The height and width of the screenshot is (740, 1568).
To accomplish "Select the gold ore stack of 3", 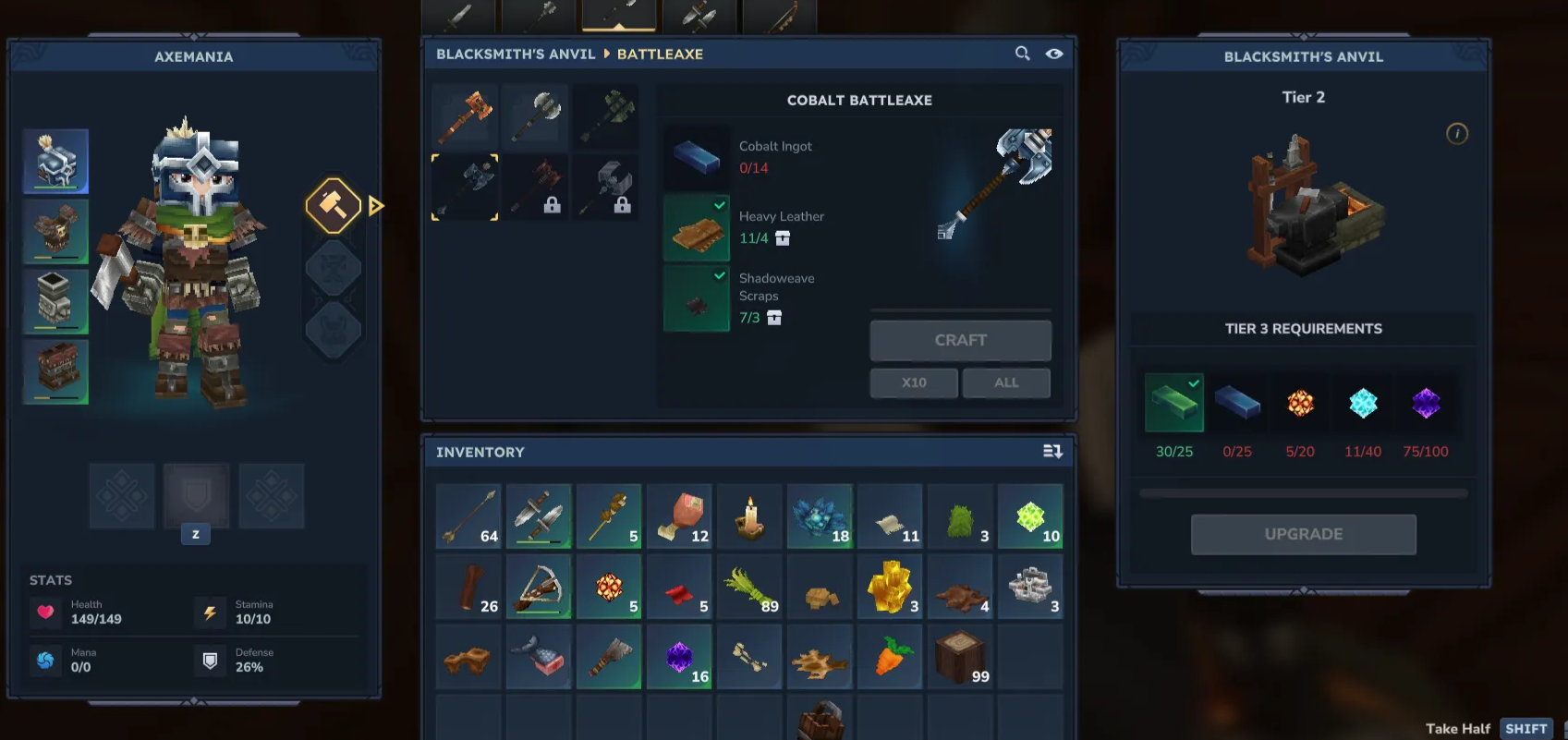I will click(890, 586).
